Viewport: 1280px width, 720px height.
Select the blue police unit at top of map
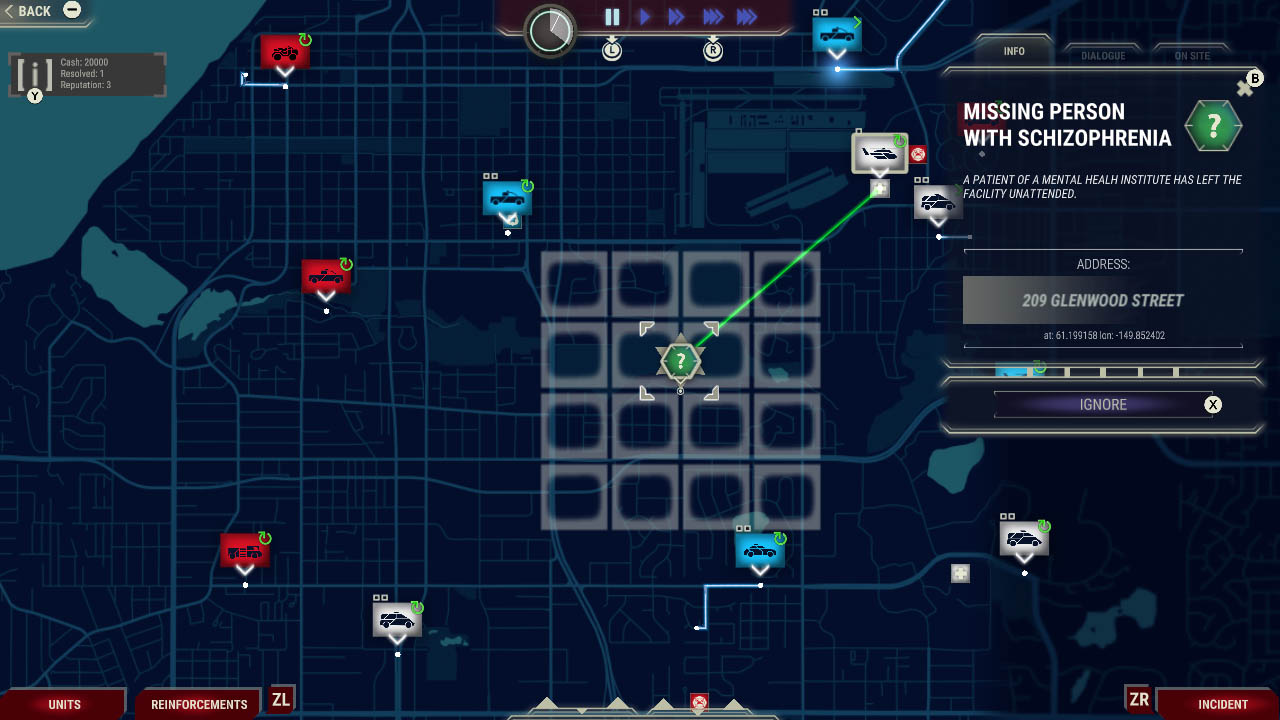[836, 34]
